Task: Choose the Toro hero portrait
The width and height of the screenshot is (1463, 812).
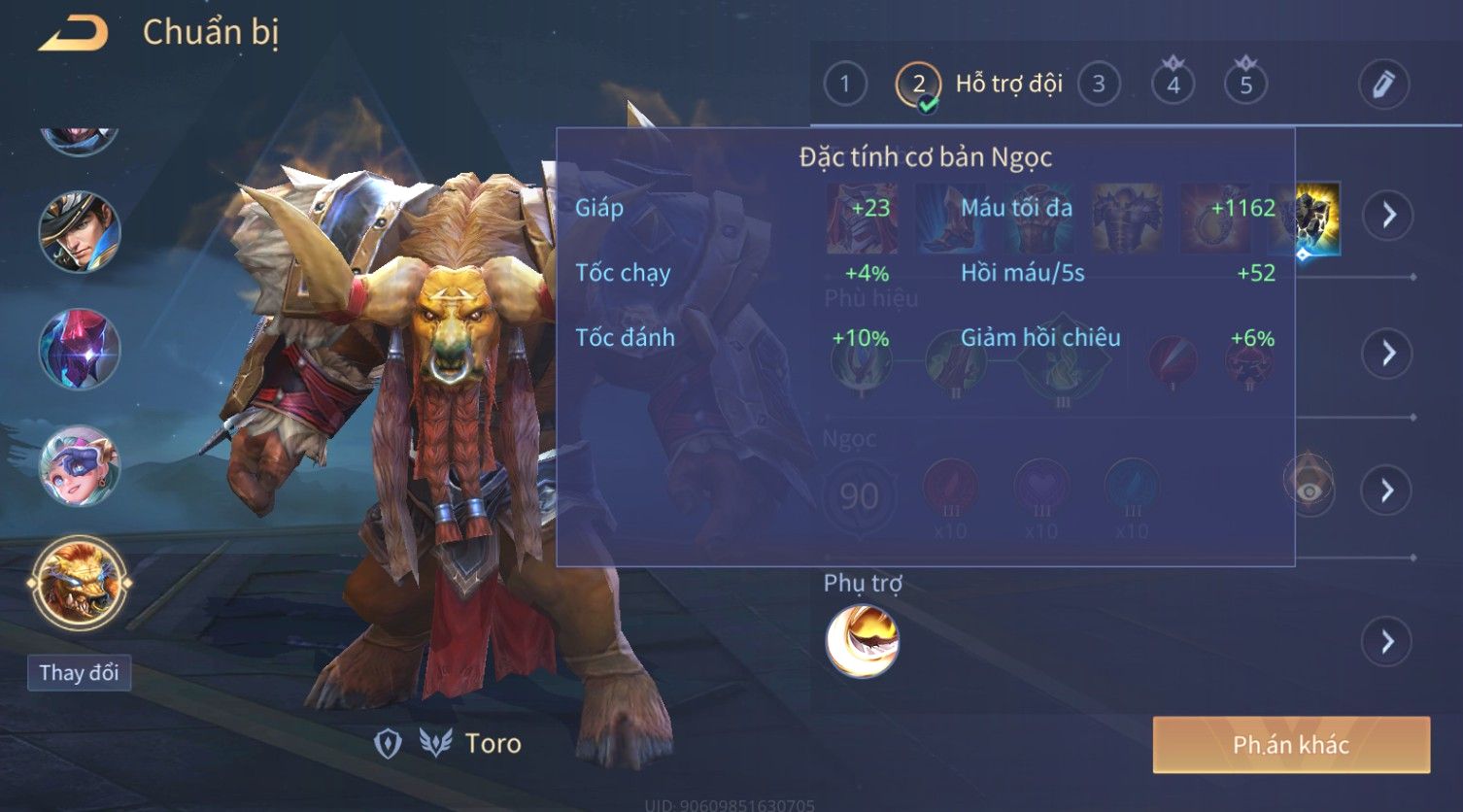Action: click(x=80, y=583)
